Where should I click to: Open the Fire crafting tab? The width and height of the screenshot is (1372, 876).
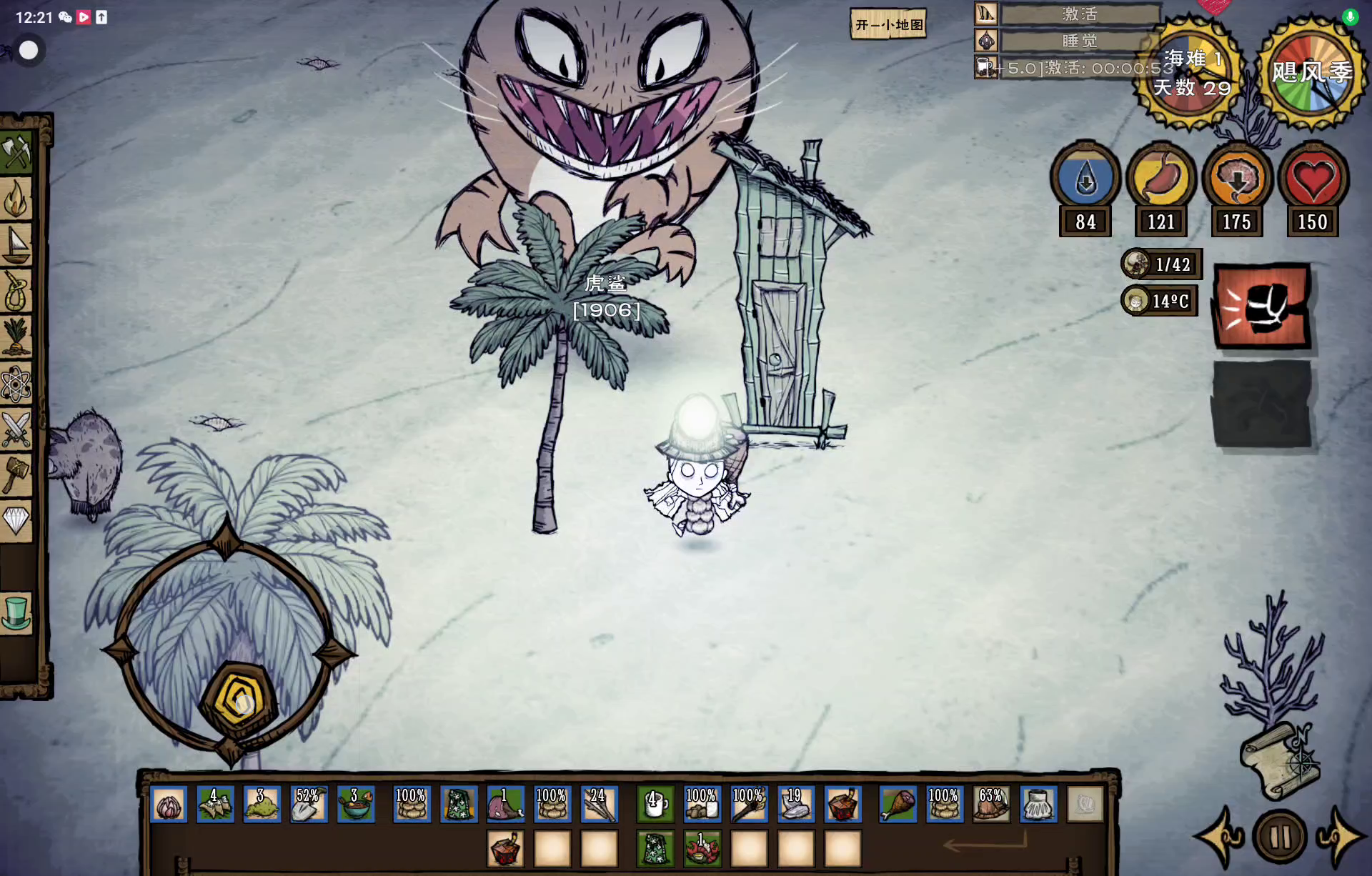tap(16, 199)
